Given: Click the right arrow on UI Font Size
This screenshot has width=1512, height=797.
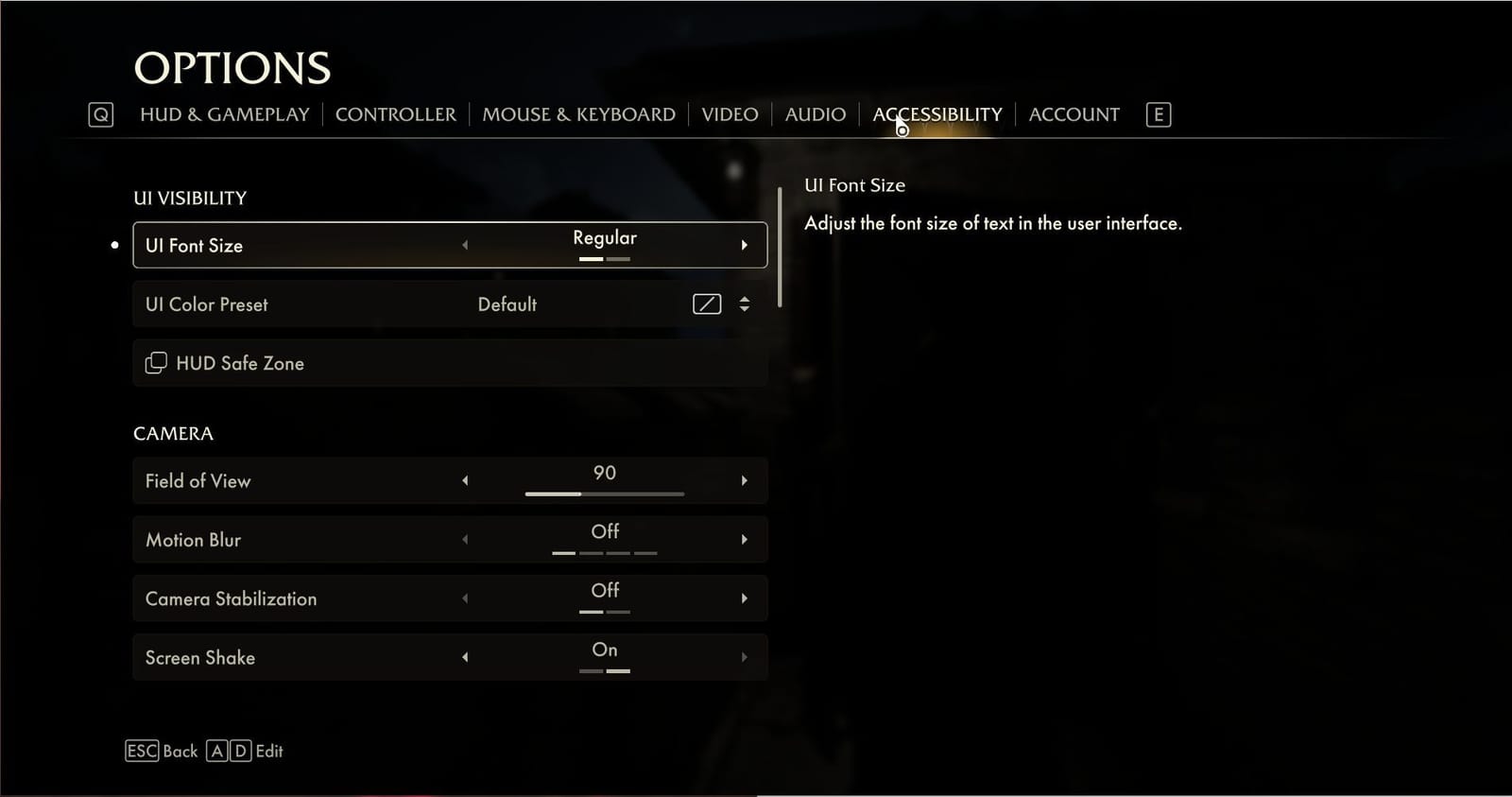Looking at the screenshot, I should pyautogui.click(x=745, y=244).
